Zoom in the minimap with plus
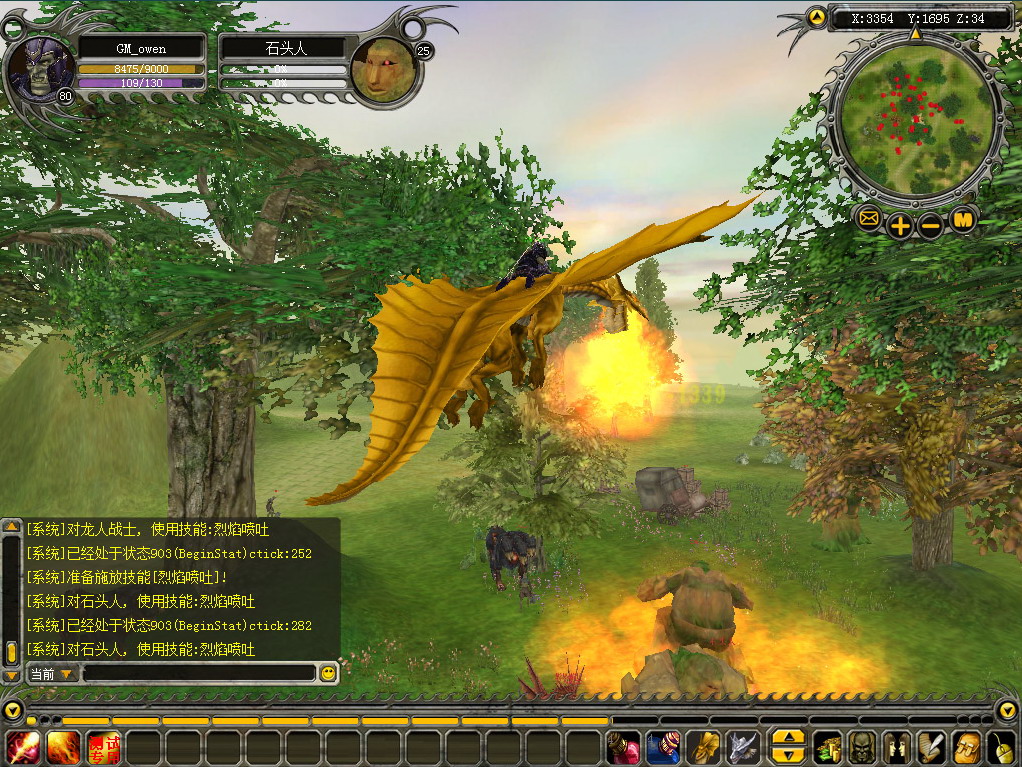 (x=900, y=225)
